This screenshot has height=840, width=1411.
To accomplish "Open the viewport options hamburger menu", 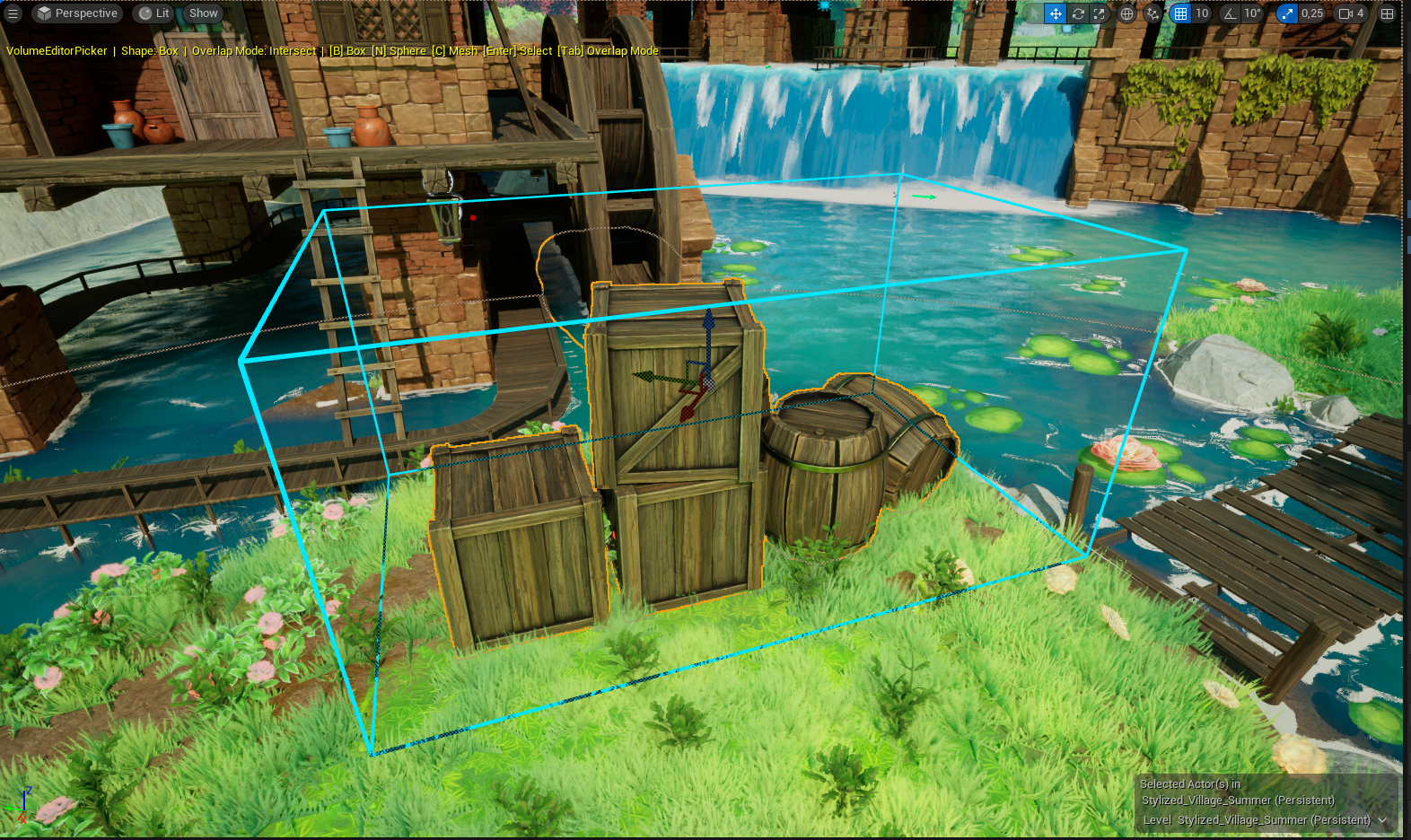I will 14,13.
